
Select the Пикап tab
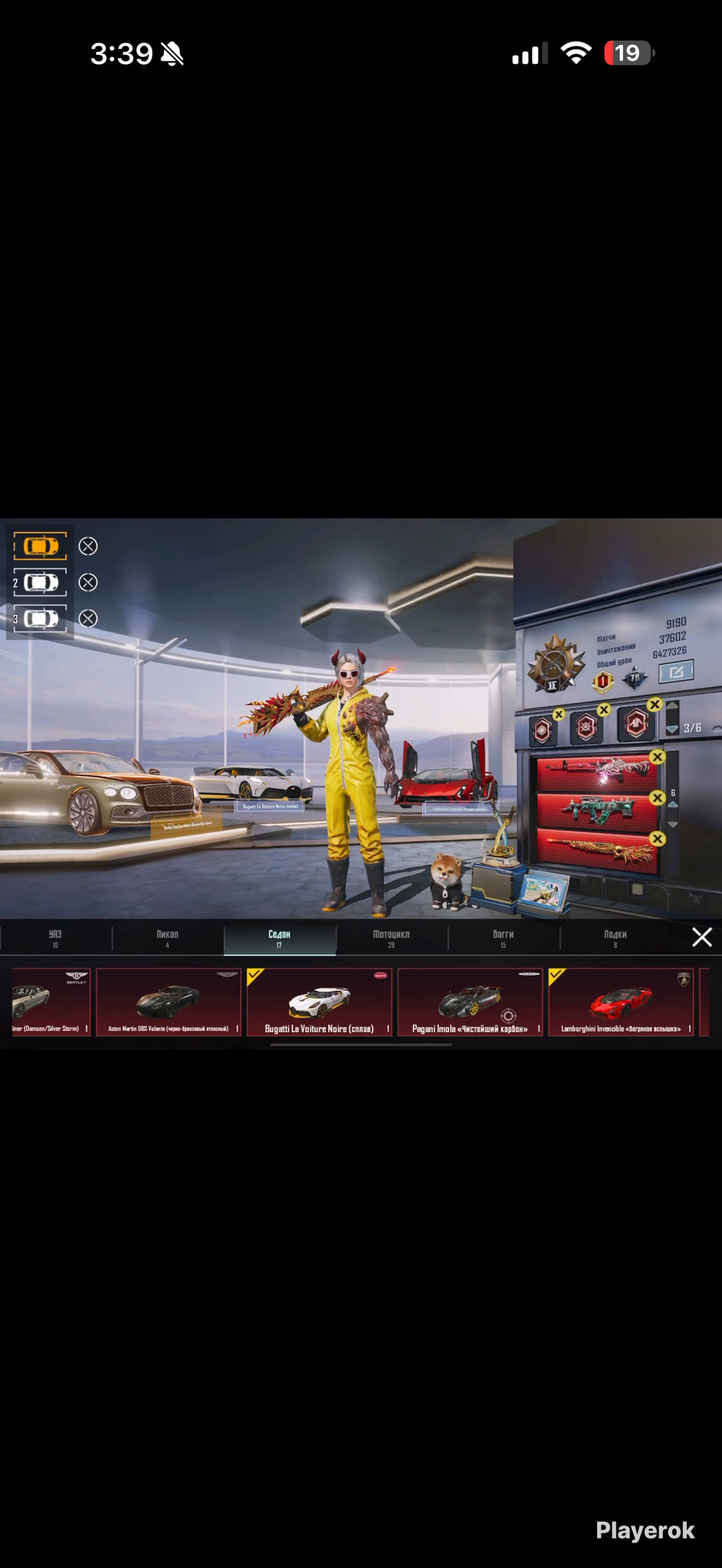(168, 938)
